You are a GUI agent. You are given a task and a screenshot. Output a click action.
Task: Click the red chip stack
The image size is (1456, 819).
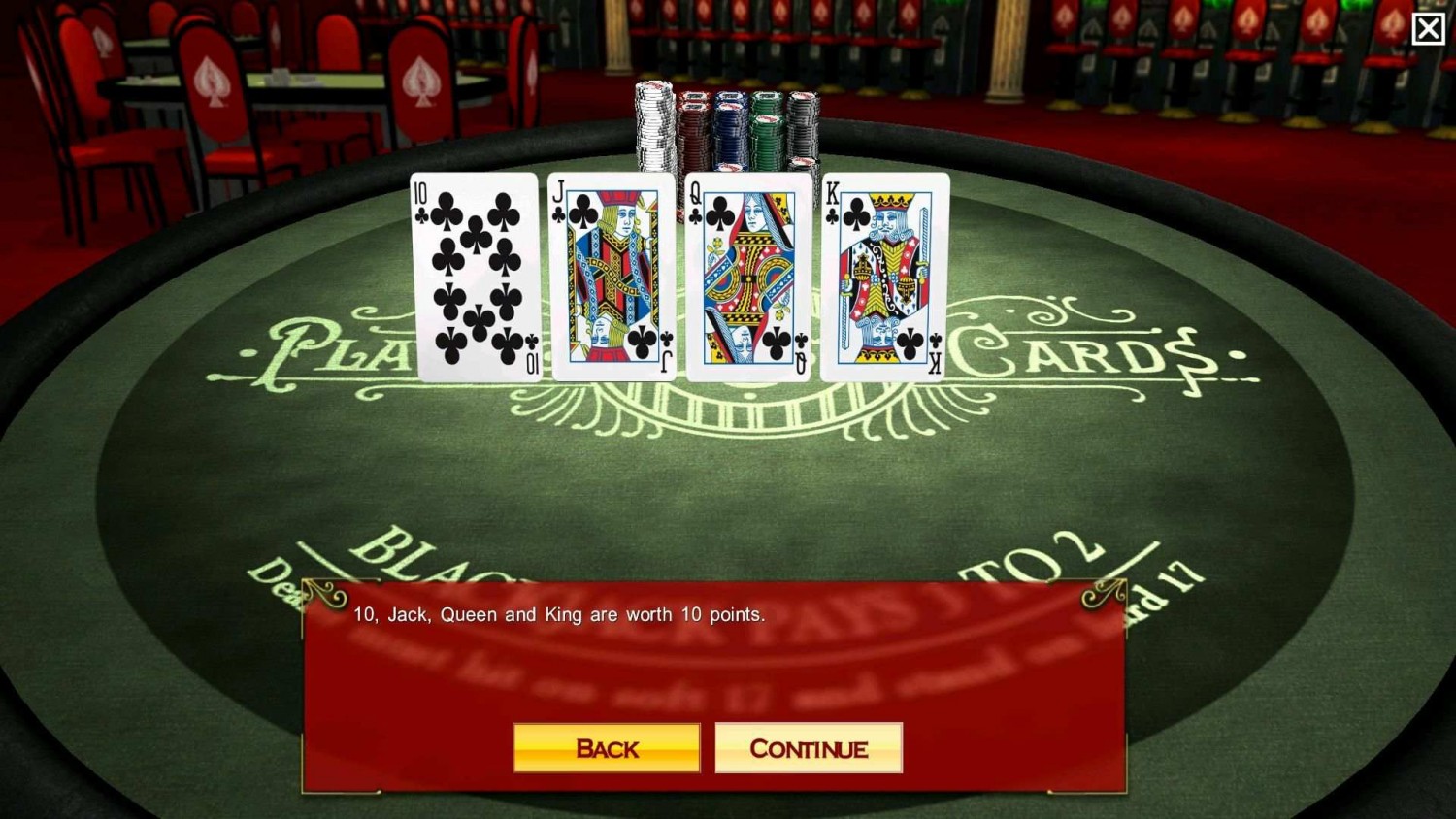tap(695, 131)
